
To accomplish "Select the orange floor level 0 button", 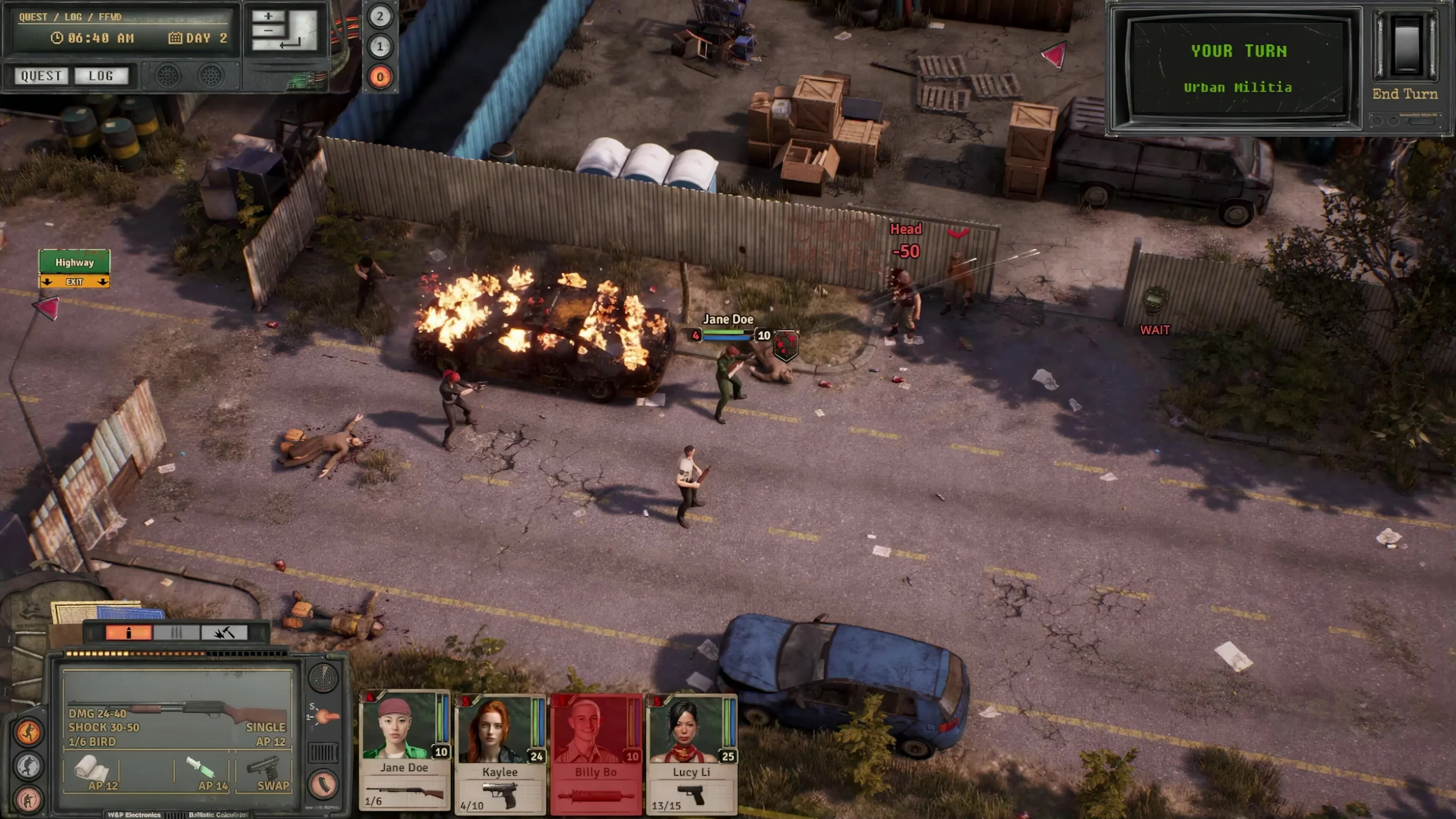I will pyautogui.click(x=380, y=77).
